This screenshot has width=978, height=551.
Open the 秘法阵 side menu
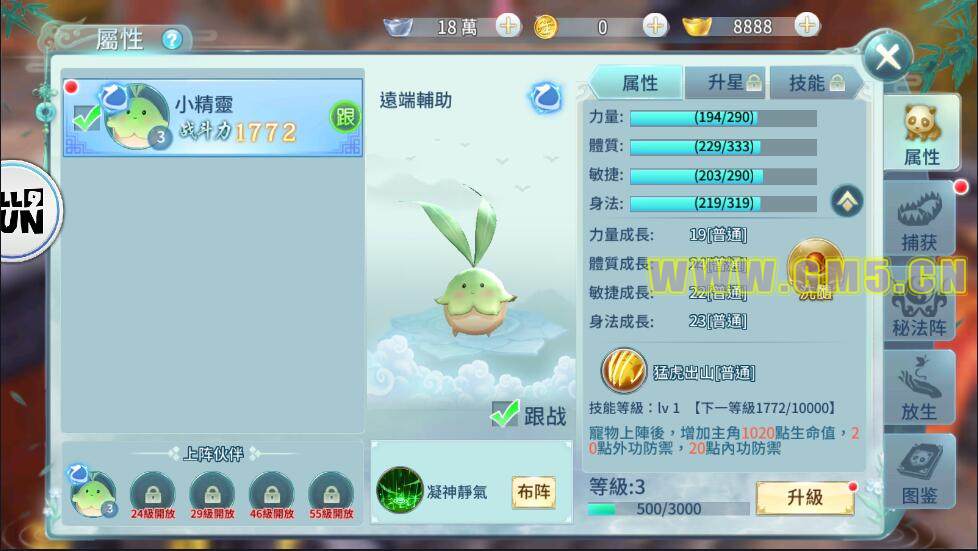coord(920,305)
